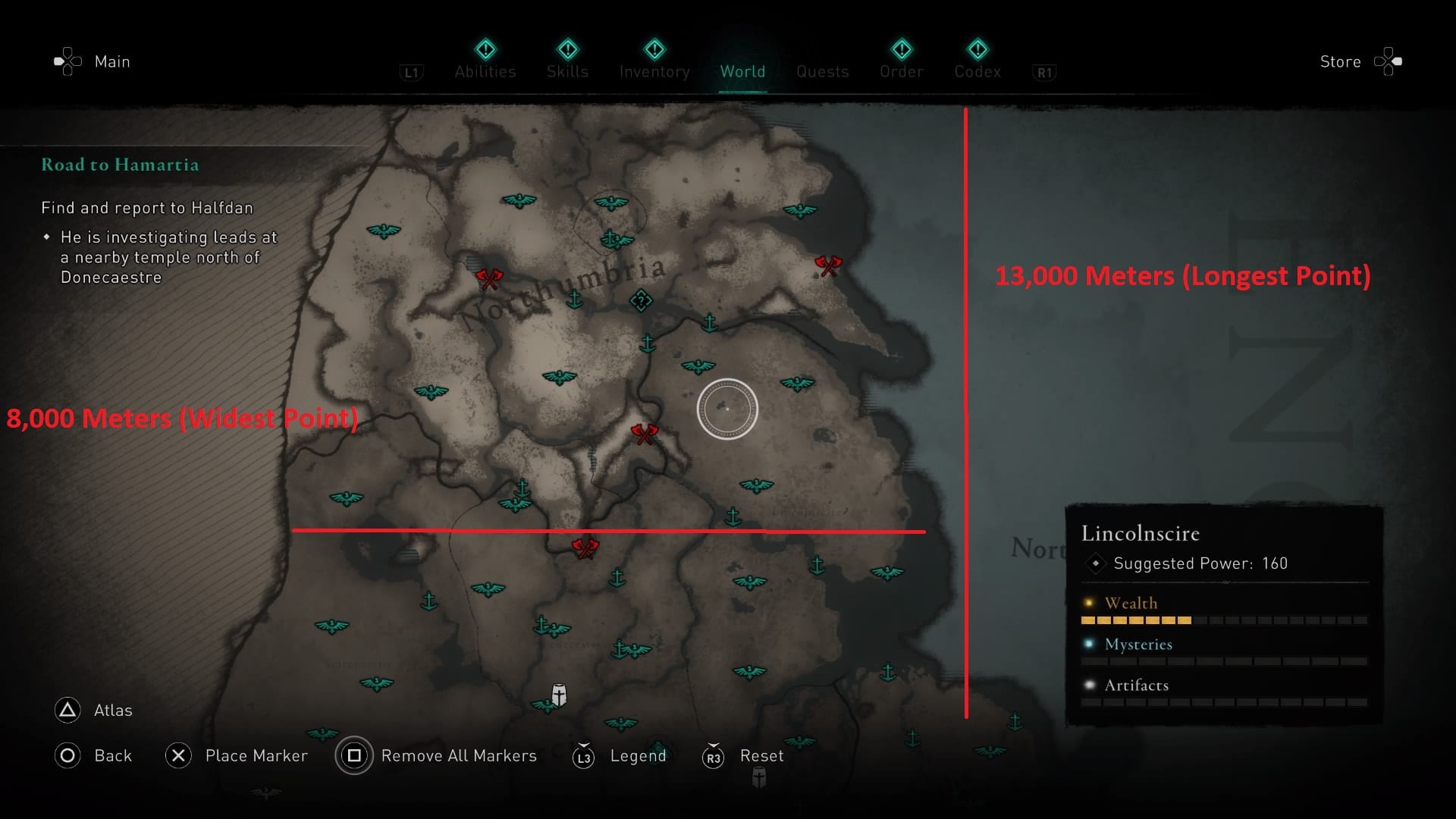
Task: Switch to the Quests tab
Action: (822, 71)
